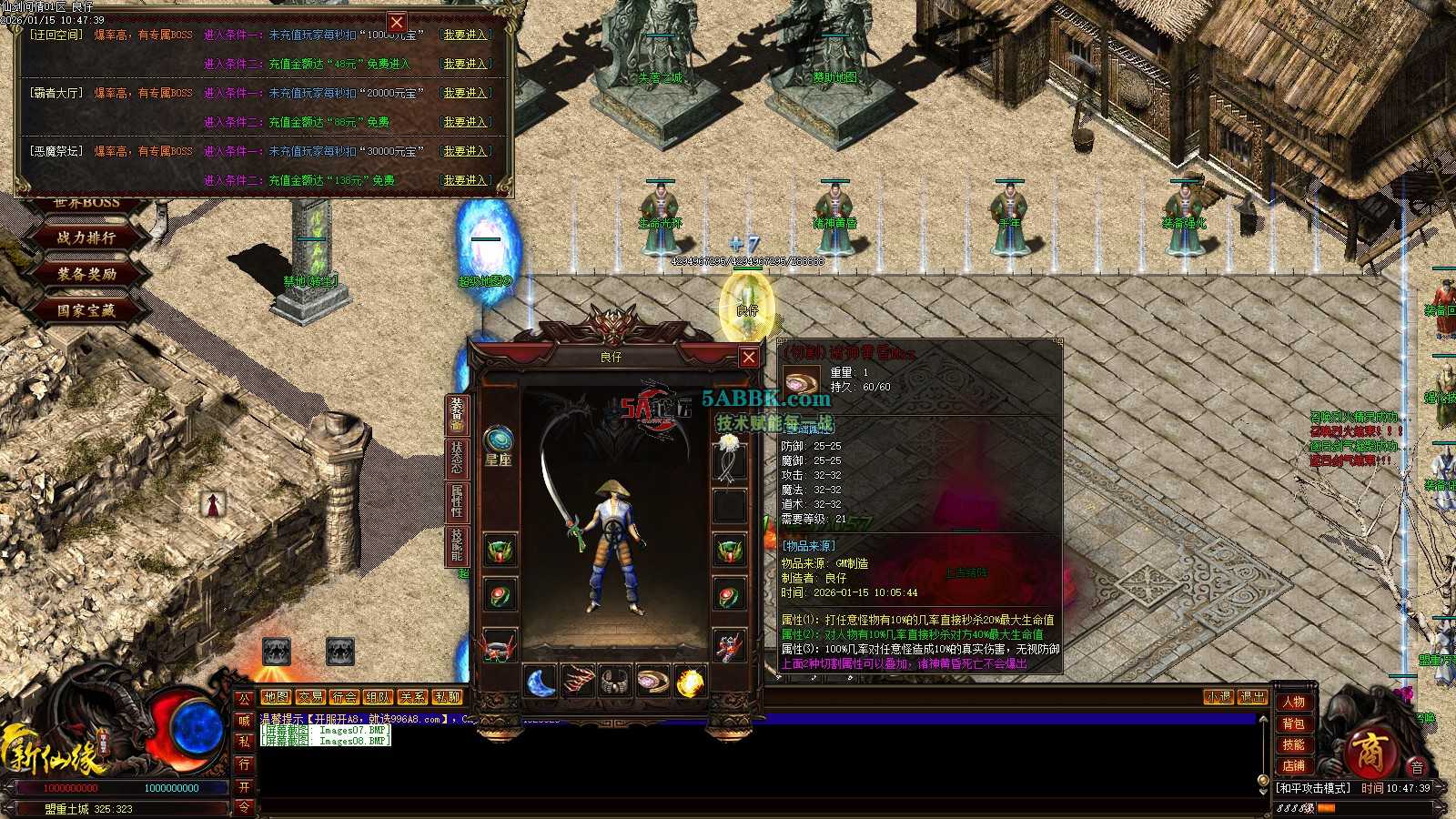
Task: Close the 良仔 character equipment window
Action: point(748,357)
